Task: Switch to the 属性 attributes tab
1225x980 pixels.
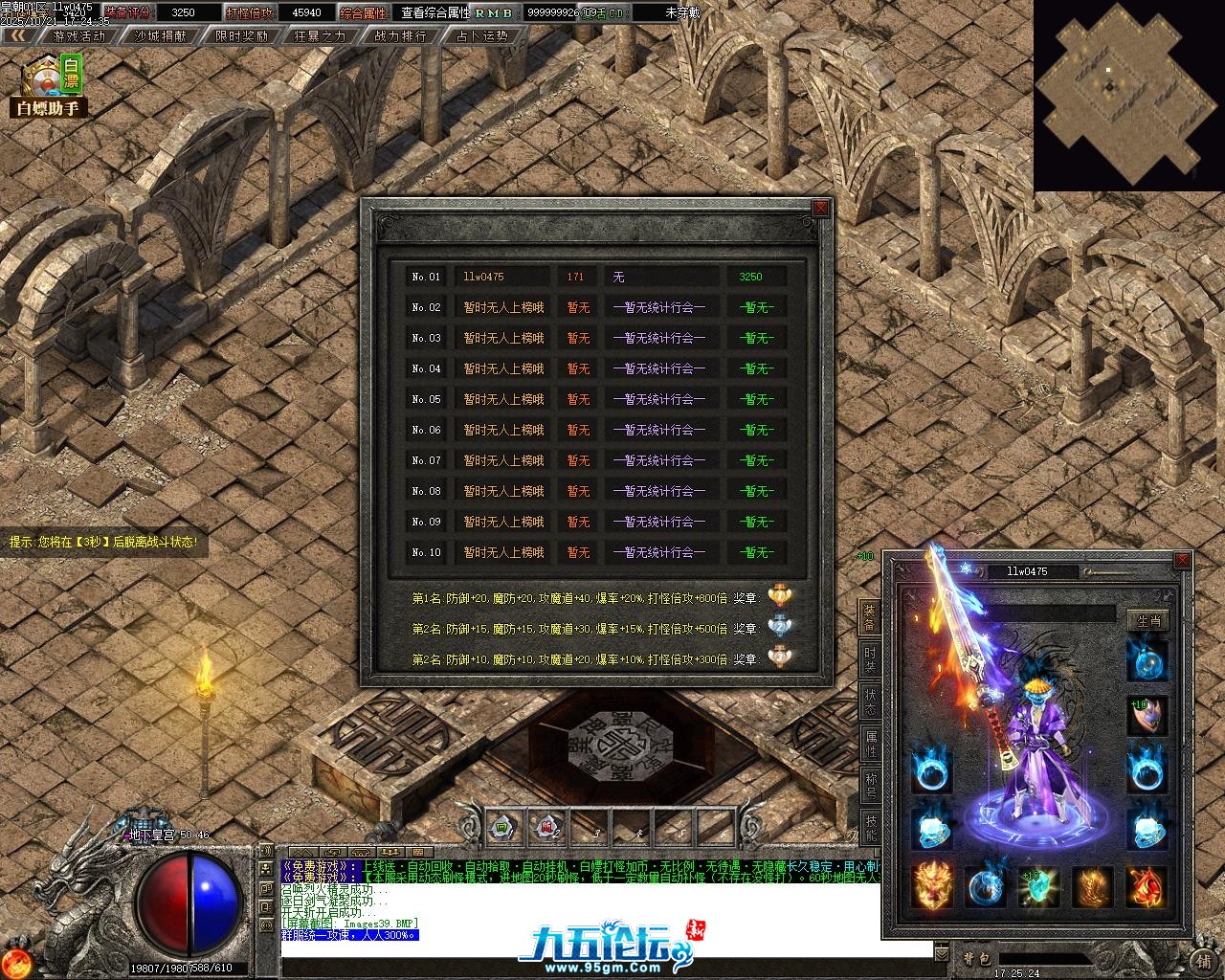Action: [870, 744]
